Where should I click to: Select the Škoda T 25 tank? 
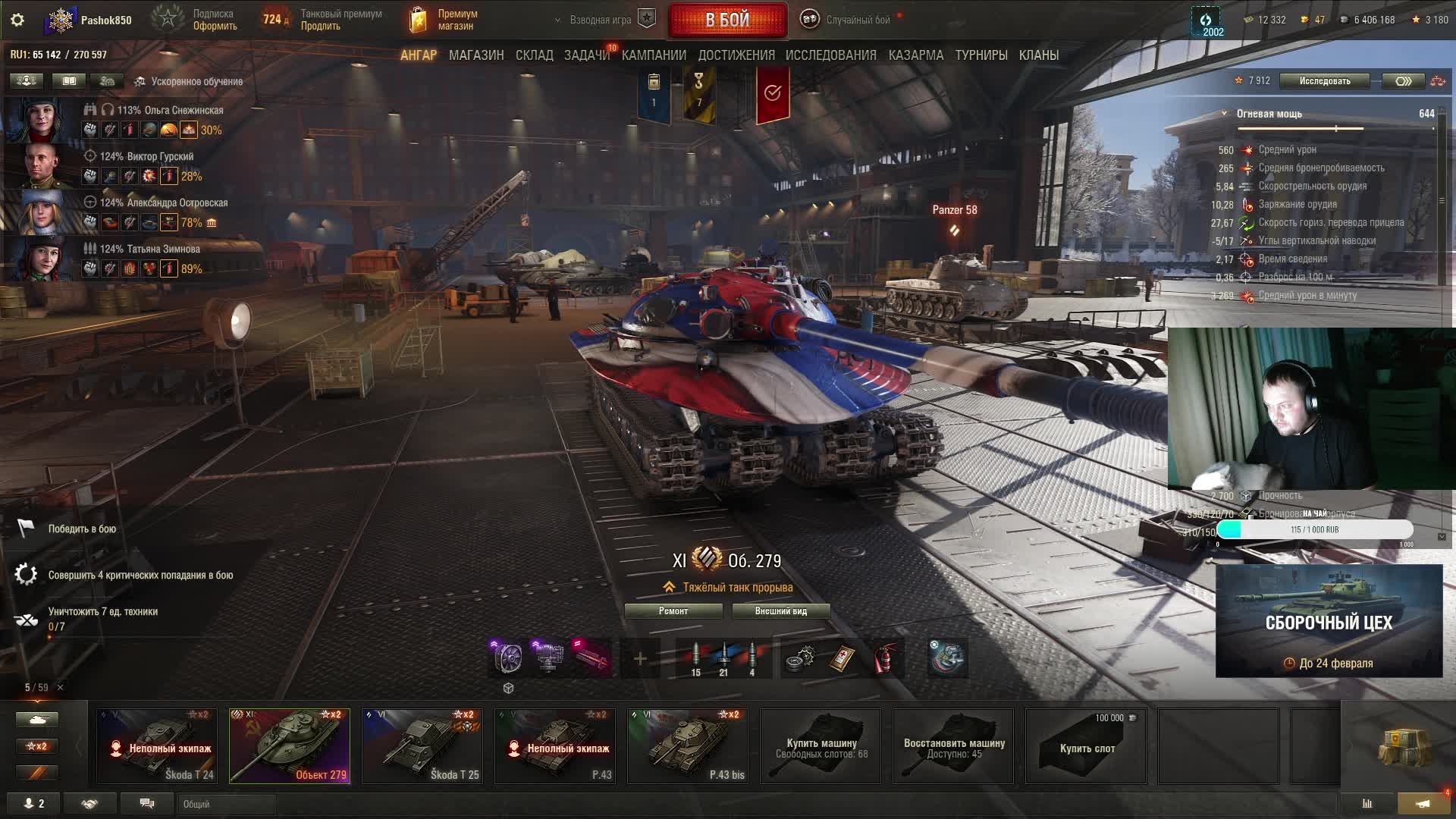(x=422, y=745)
